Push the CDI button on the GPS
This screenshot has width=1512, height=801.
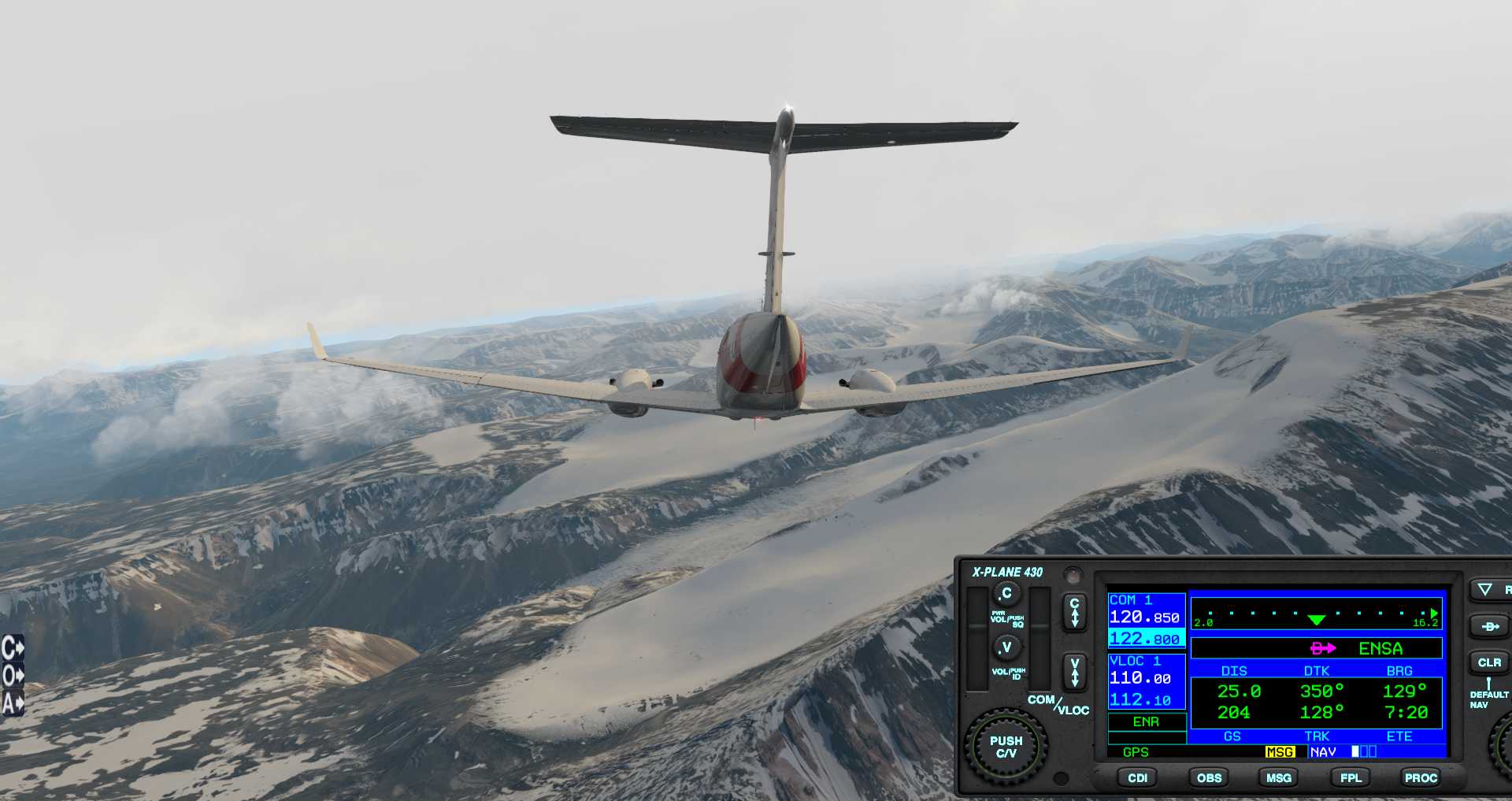[1137, 777]
